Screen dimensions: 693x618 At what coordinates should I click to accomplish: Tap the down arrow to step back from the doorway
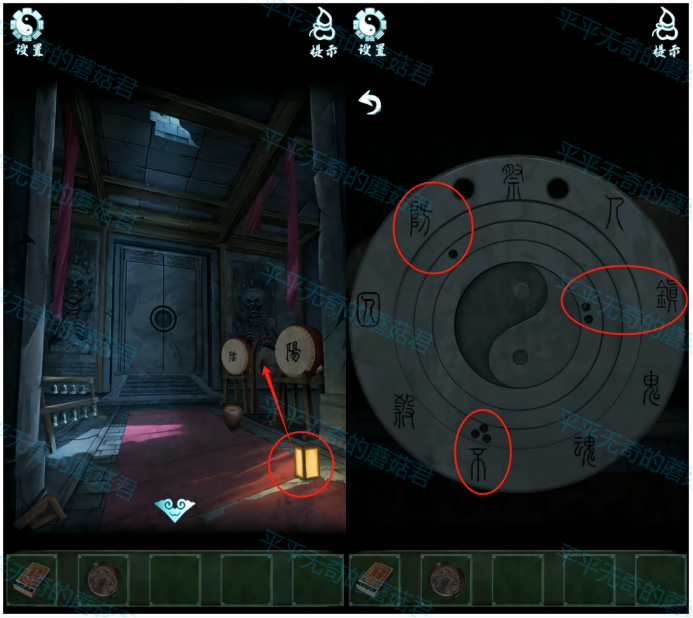[175, 510]
